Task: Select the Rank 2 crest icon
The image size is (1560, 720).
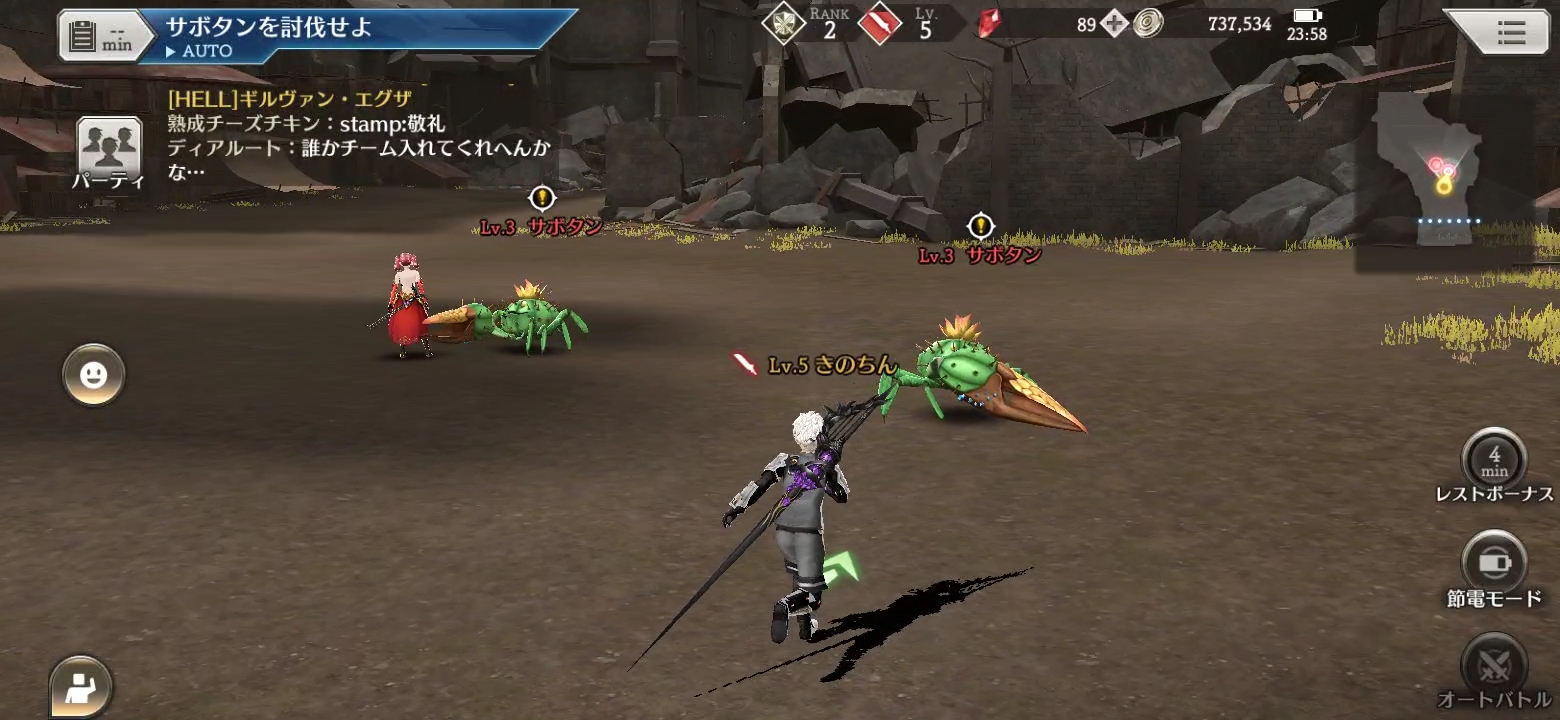Action: coord(784,24)
